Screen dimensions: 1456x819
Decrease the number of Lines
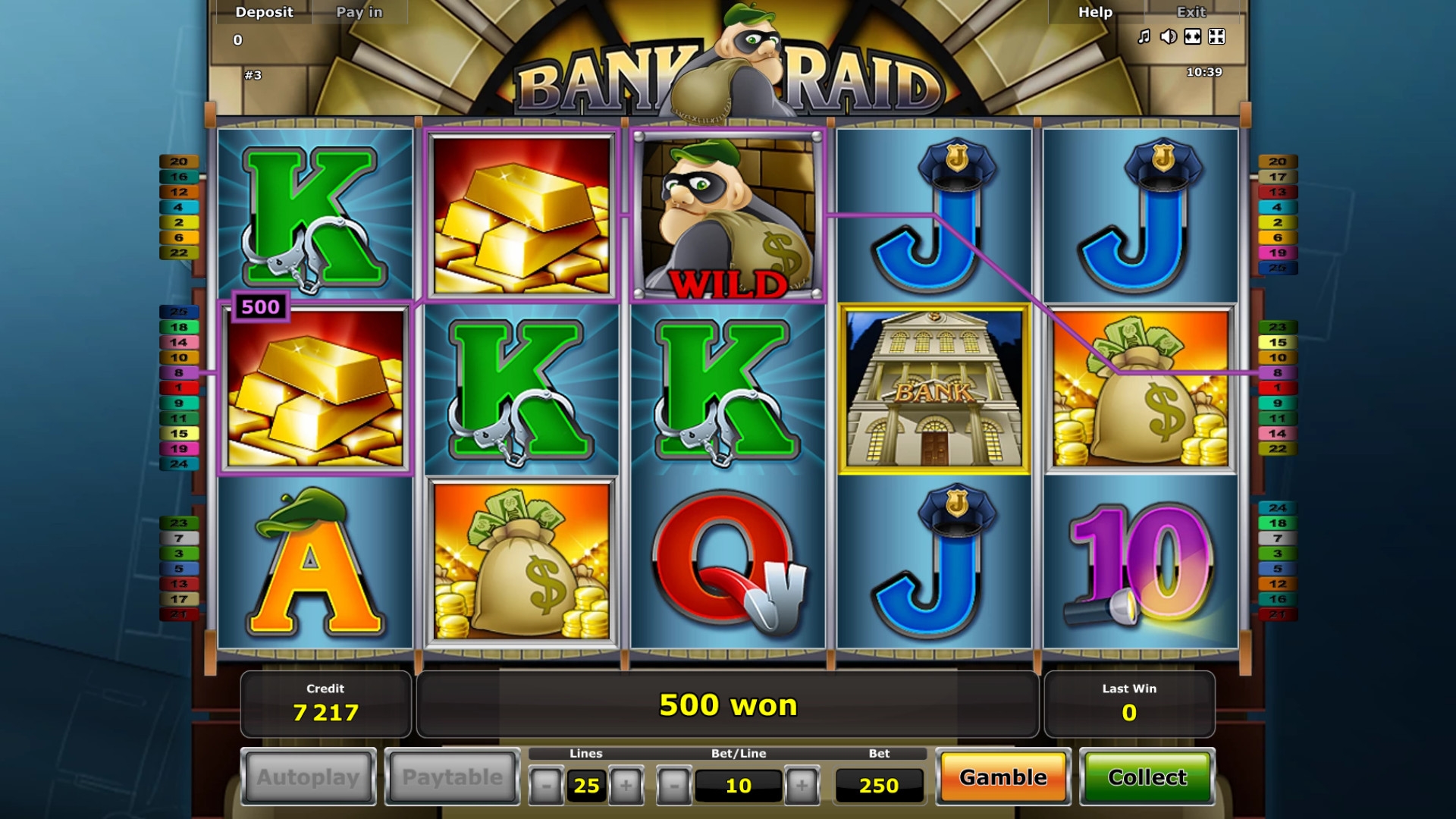(546, 786)
